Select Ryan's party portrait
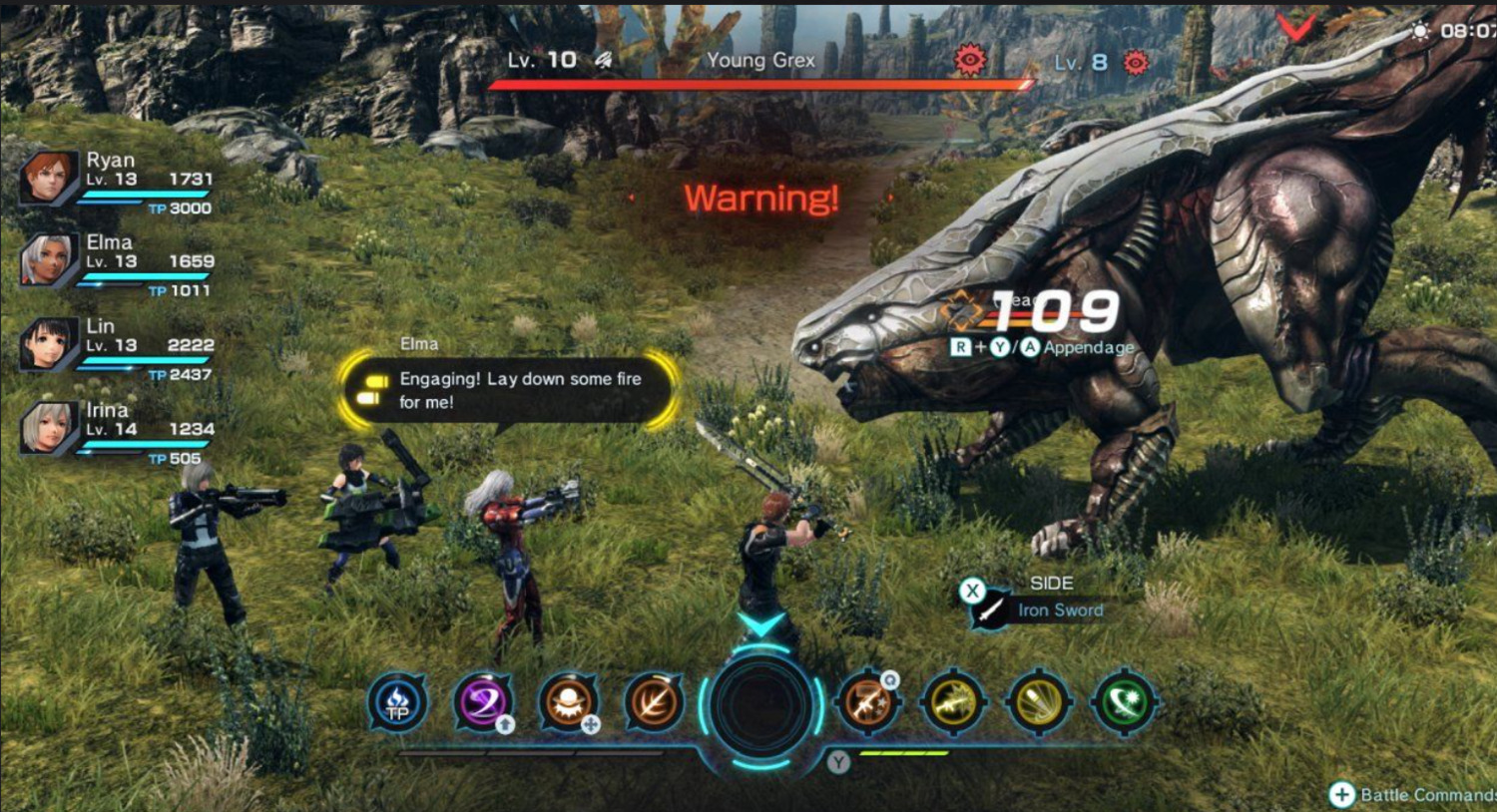The width and height of the screenshot is (1497, 812). point(48,179)
